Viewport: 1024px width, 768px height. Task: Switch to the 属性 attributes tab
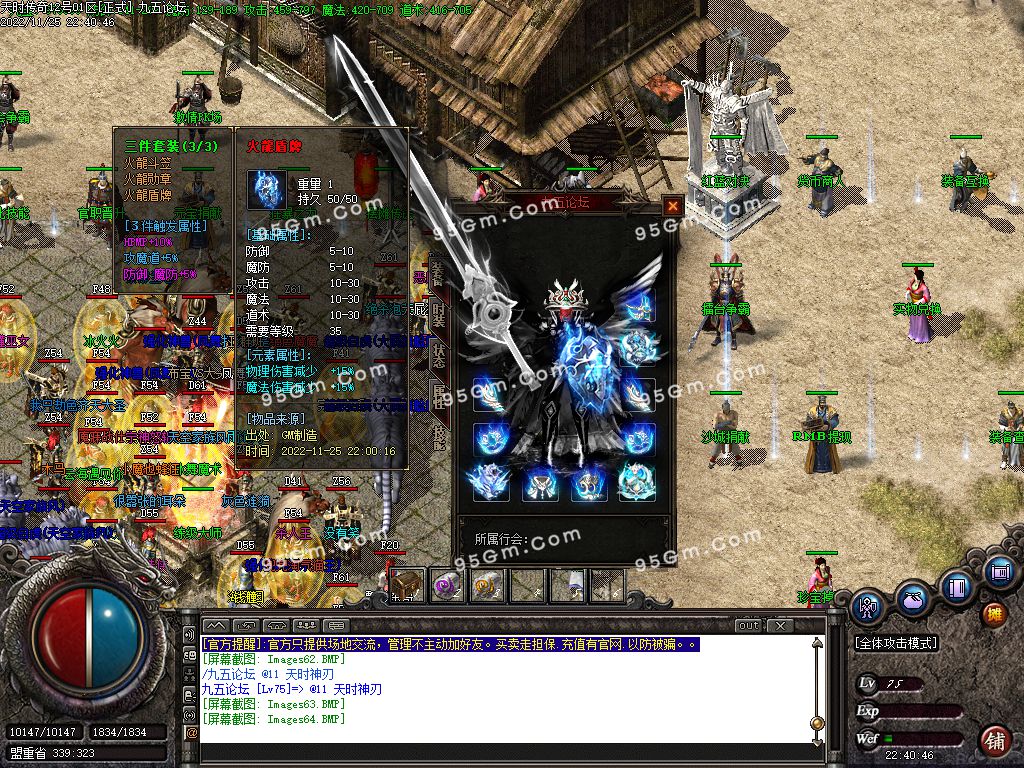coord(438,395)
